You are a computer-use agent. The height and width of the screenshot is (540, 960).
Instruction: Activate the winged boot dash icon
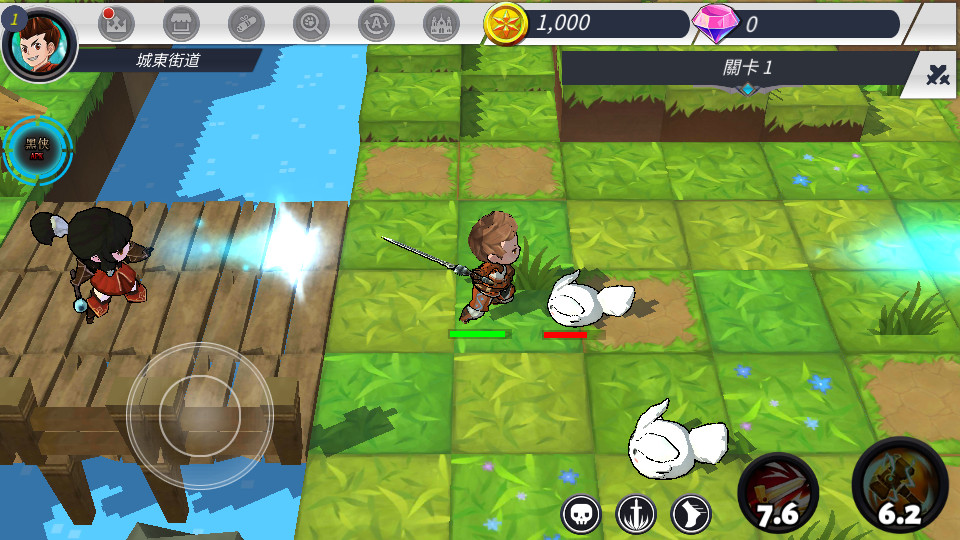point(691,514)
